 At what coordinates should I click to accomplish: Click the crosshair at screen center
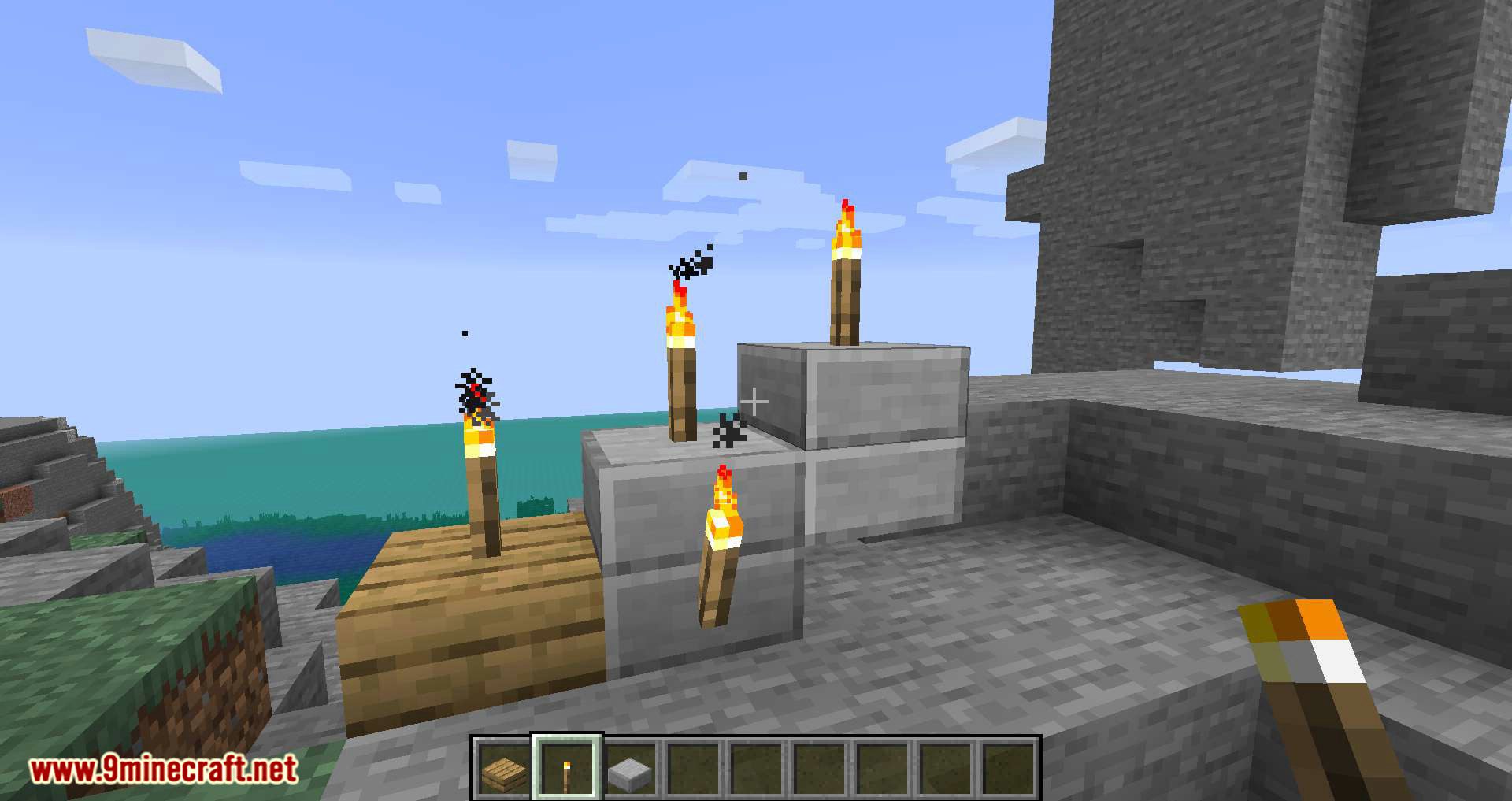tap(754, 402)
